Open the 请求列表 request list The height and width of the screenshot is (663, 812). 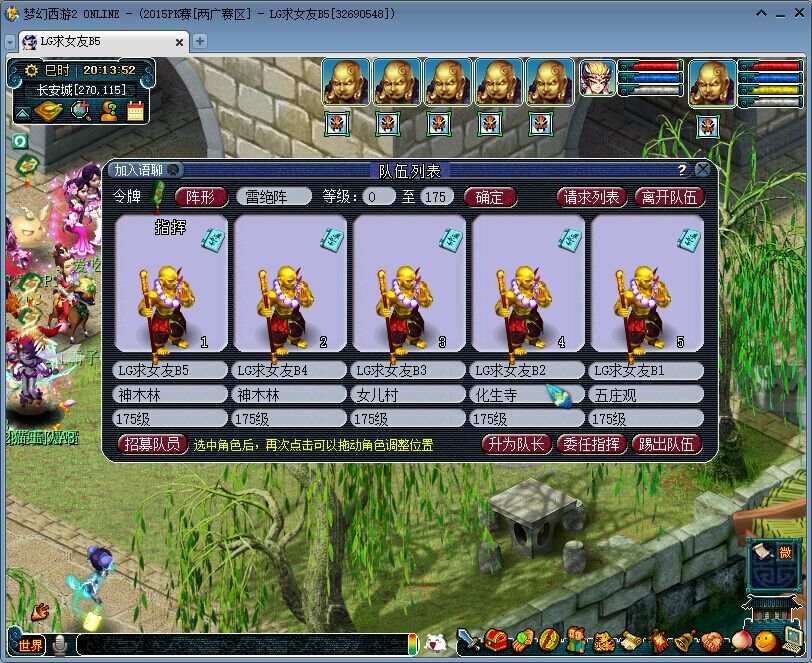pos(592,197)
